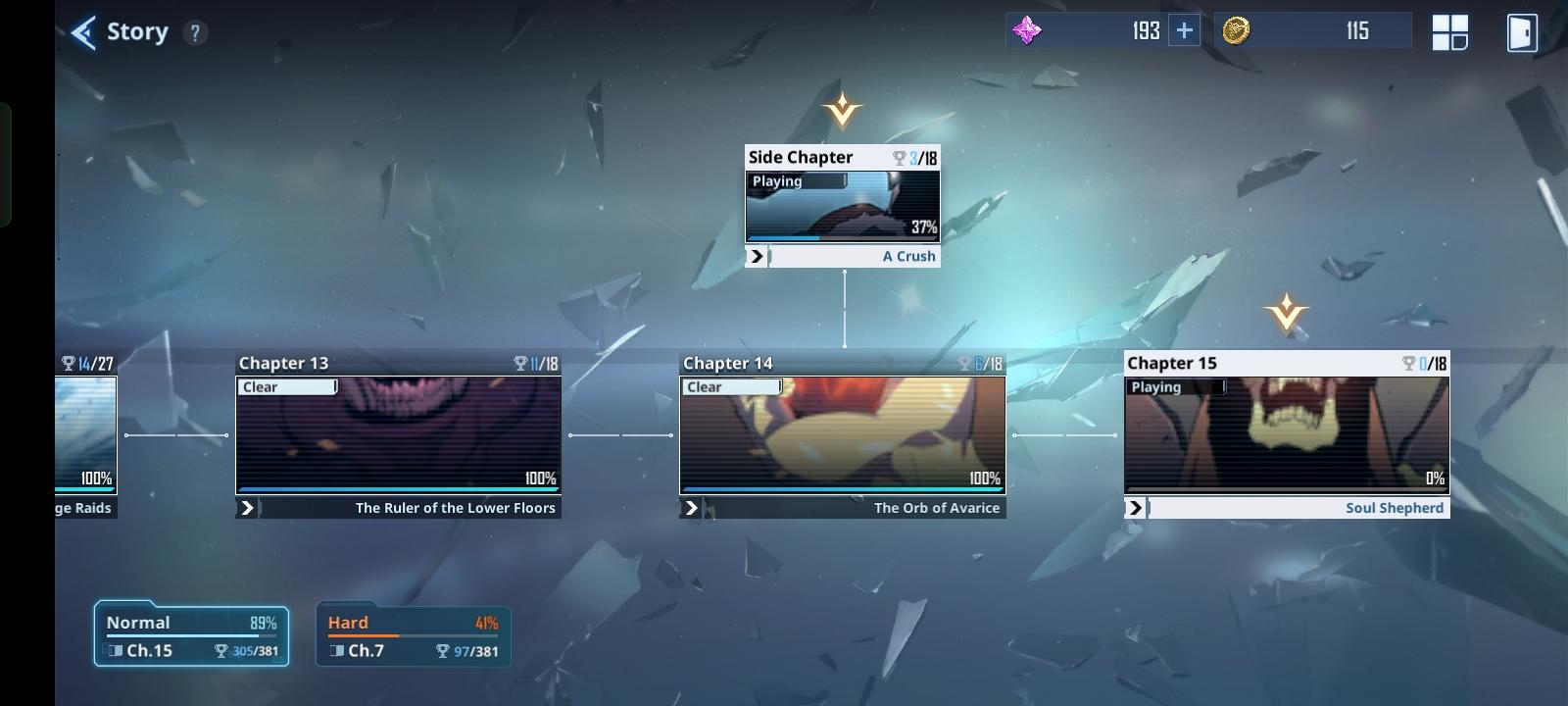This screenshot has width=1568, height=706.
Task: Expand The Ruler of the Lower Floors arrow
Action: pyautogui.click(x=248, y=508)
